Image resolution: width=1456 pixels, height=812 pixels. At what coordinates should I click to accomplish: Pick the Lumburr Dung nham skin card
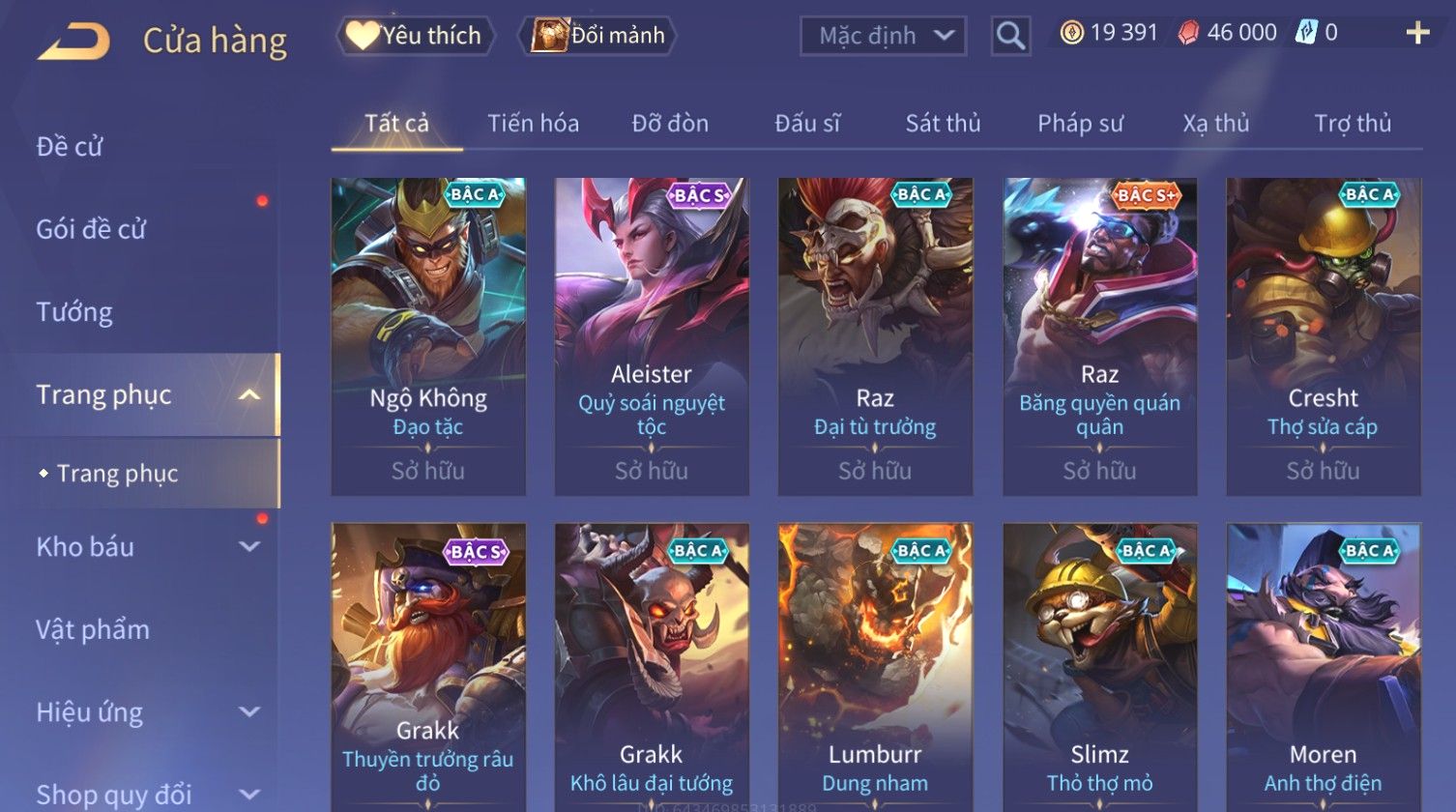(x=875, y=667)
